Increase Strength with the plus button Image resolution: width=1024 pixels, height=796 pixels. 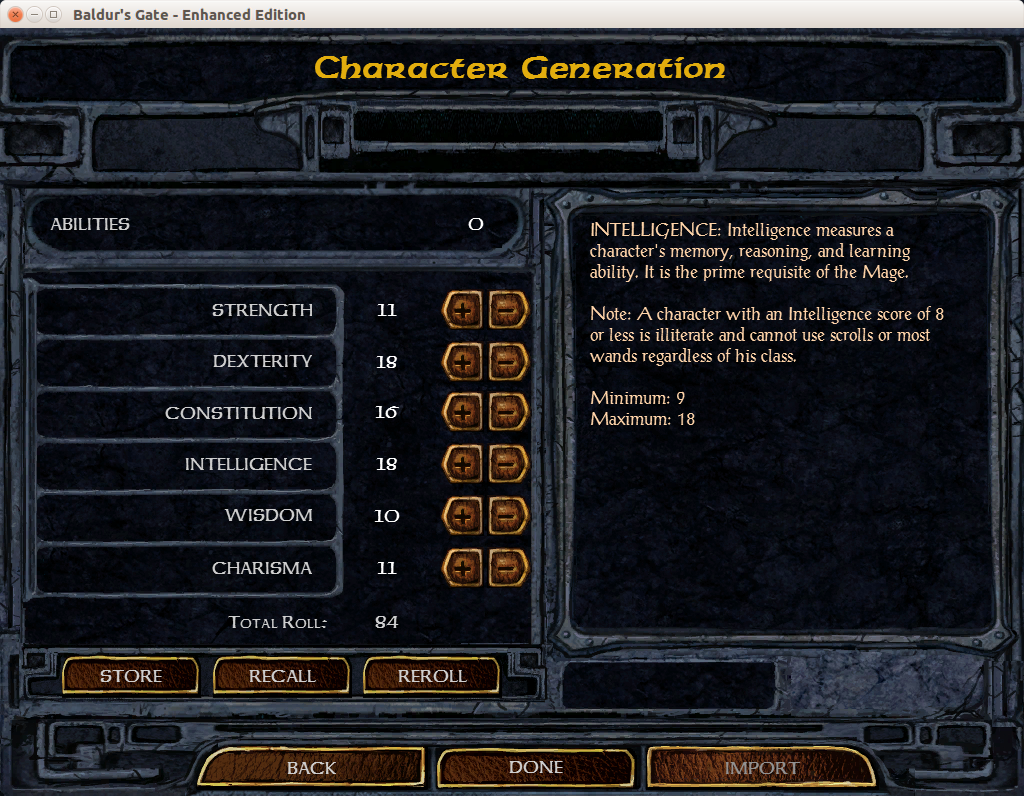point(461,311)
